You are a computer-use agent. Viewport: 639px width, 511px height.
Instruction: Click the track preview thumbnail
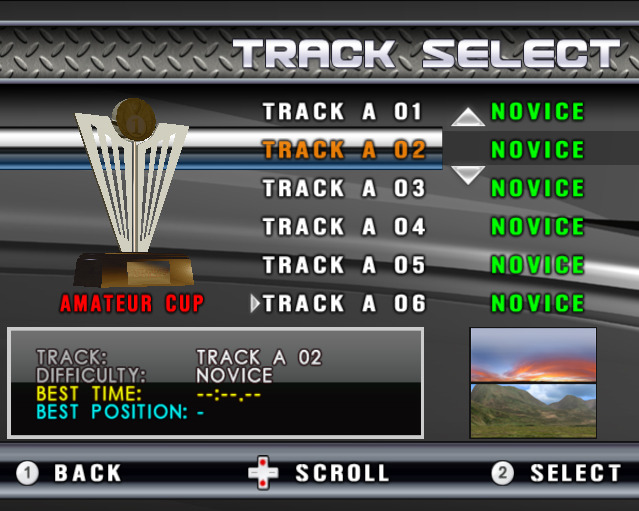(x=533, y=382)
